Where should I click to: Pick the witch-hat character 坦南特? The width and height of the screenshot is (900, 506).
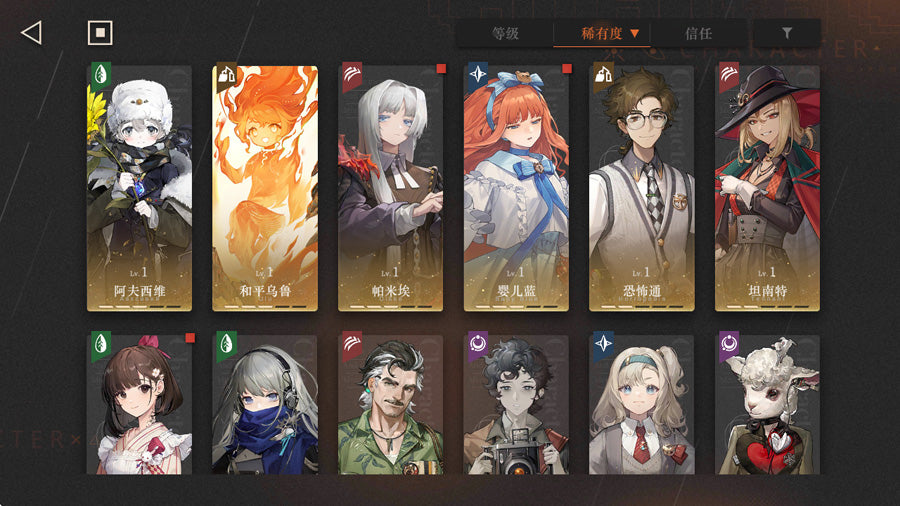(767, 188)
